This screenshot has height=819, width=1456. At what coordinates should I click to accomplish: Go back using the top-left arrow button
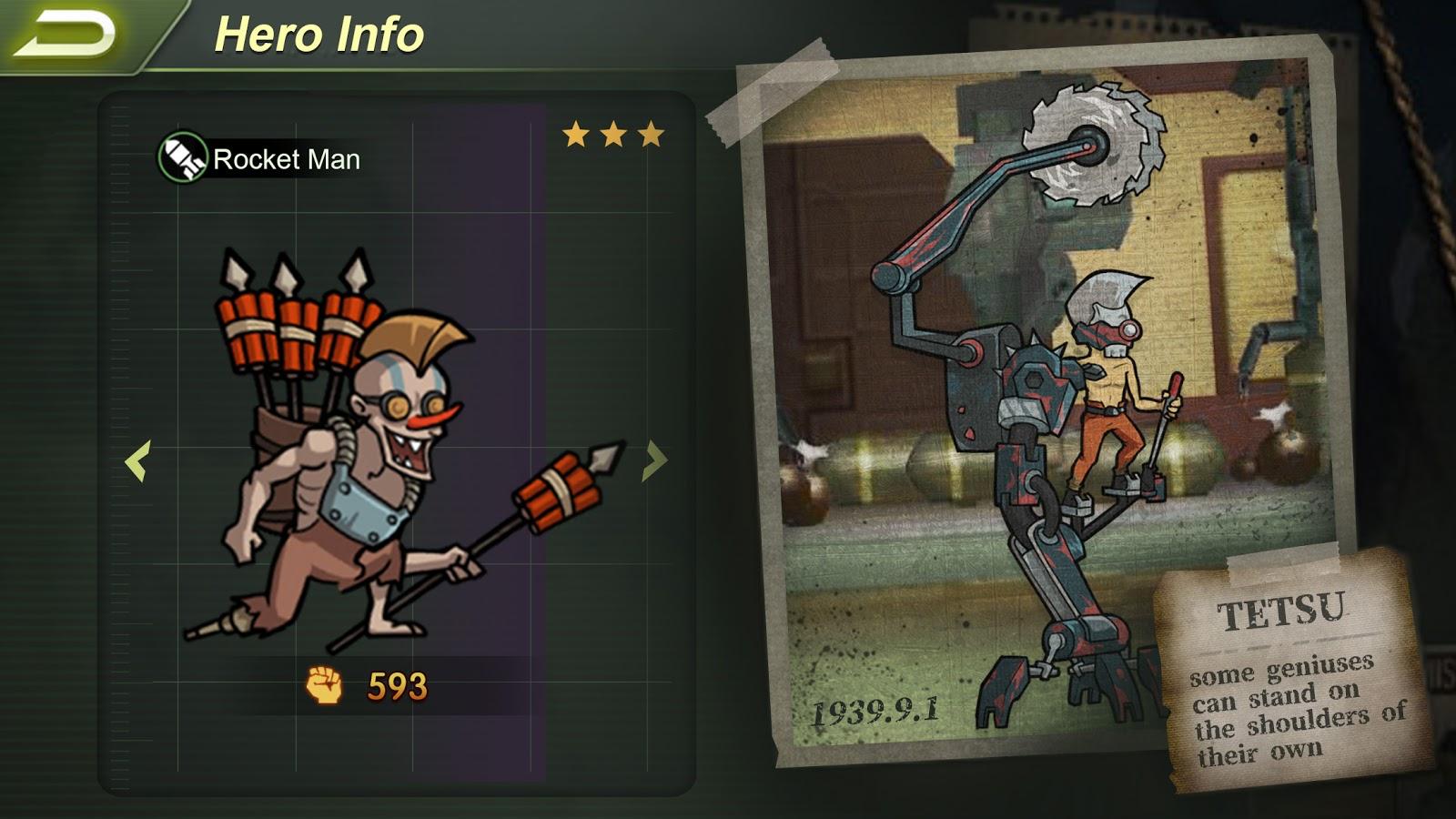(x=66, y=35)
